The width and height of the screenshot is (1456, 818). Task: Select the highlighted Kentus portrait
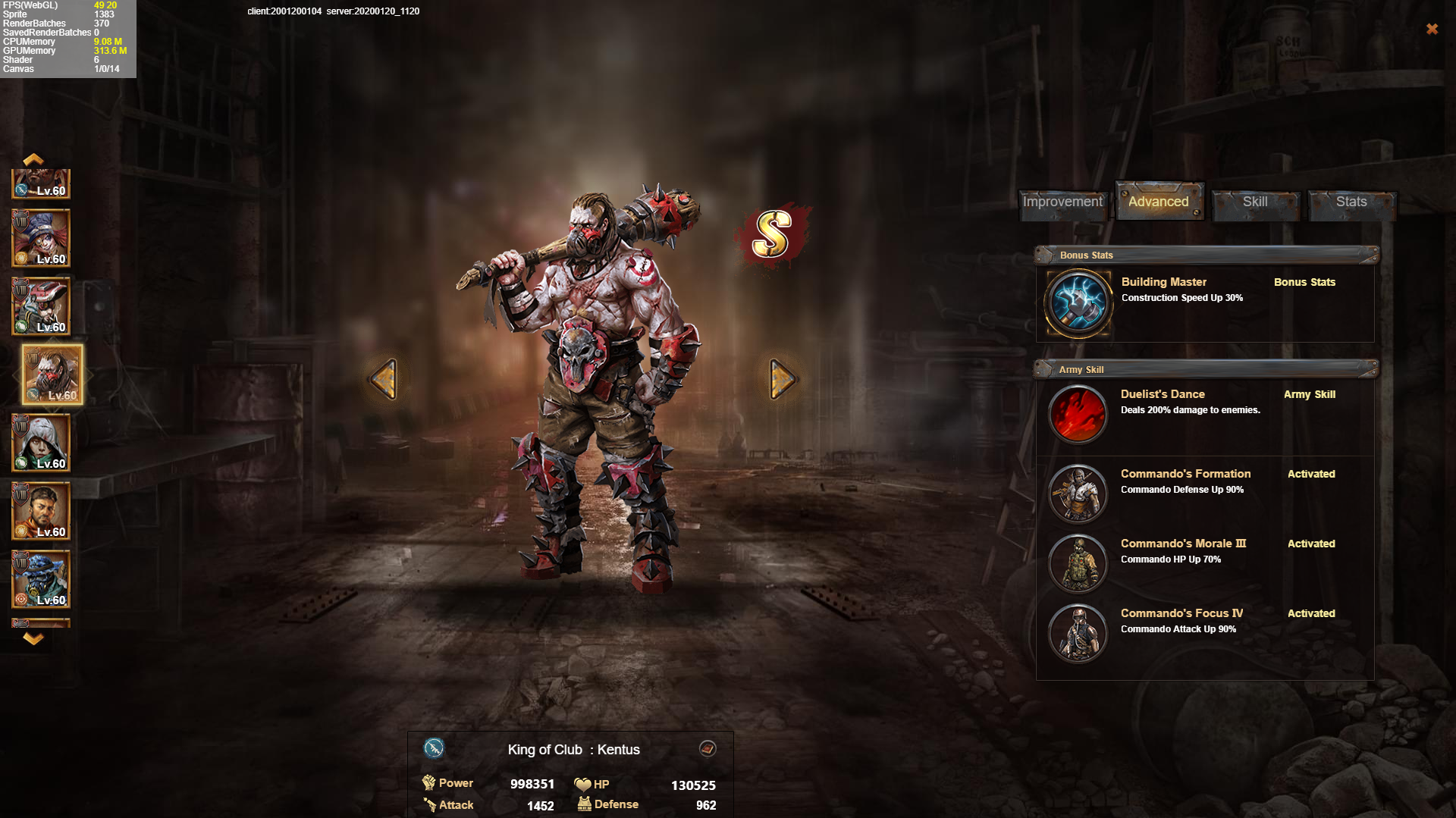52,375
